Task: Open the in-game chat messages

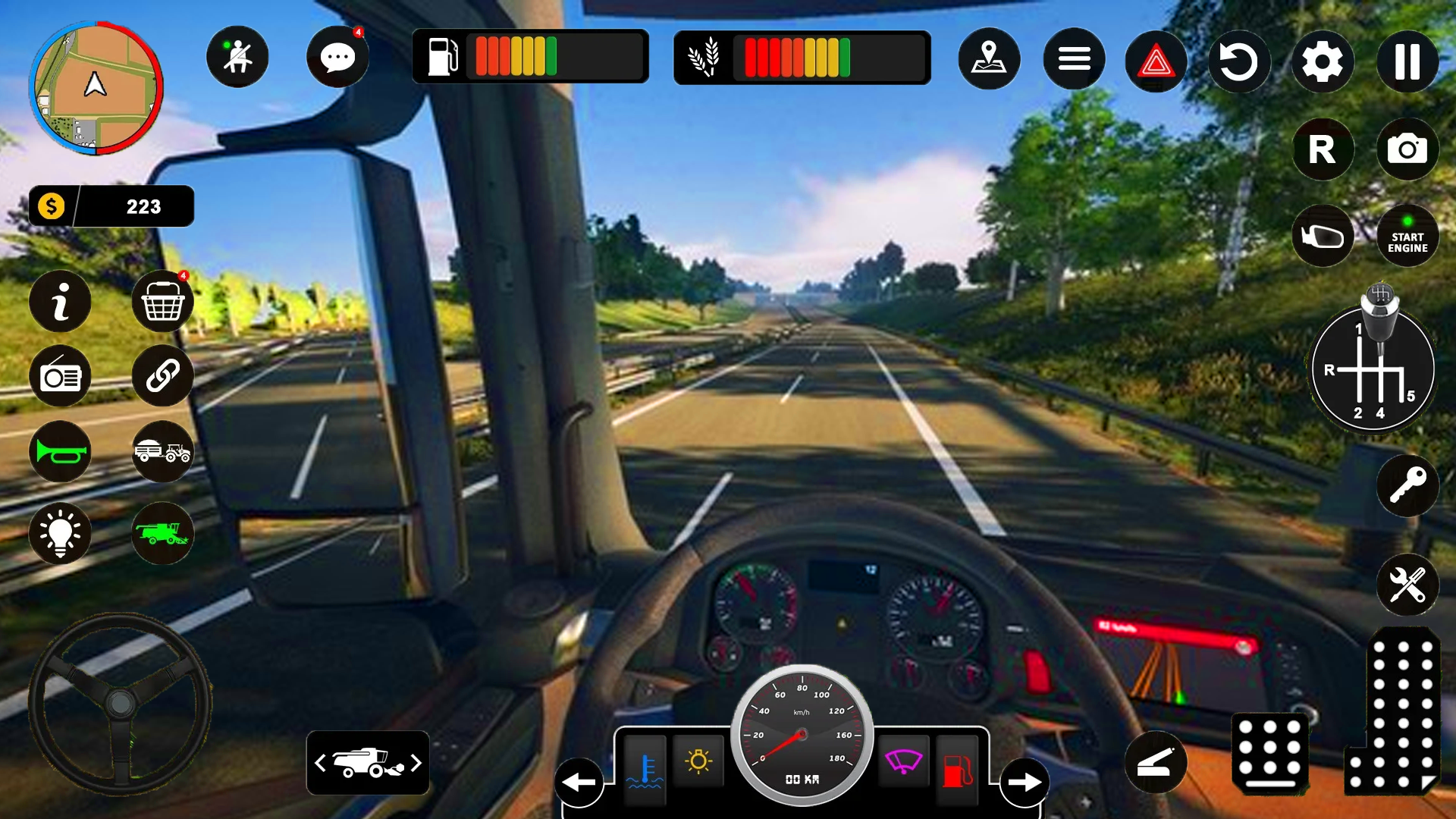Action: point(337,57)
